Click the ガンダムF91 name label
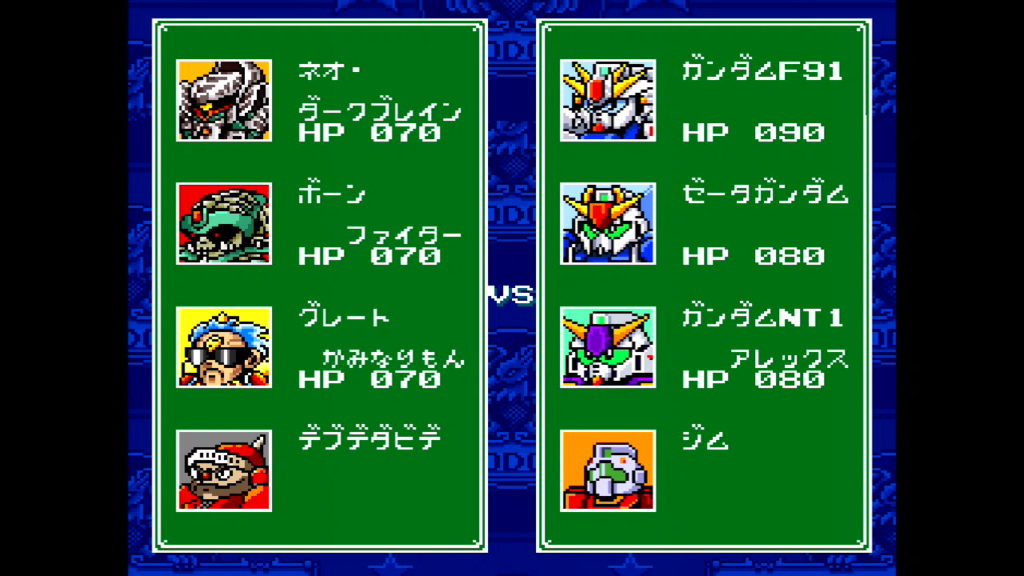 (762, 71)
